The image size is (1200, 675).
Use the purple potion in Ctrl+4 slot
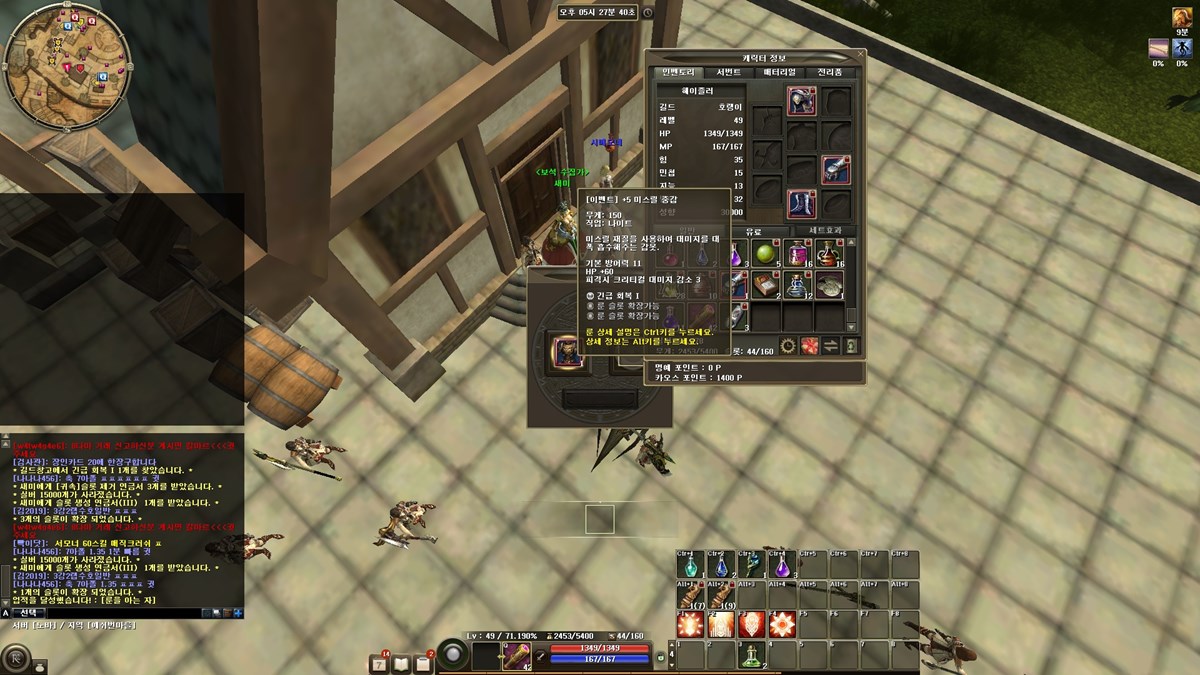pyautogui.click(x=781, y=567)
